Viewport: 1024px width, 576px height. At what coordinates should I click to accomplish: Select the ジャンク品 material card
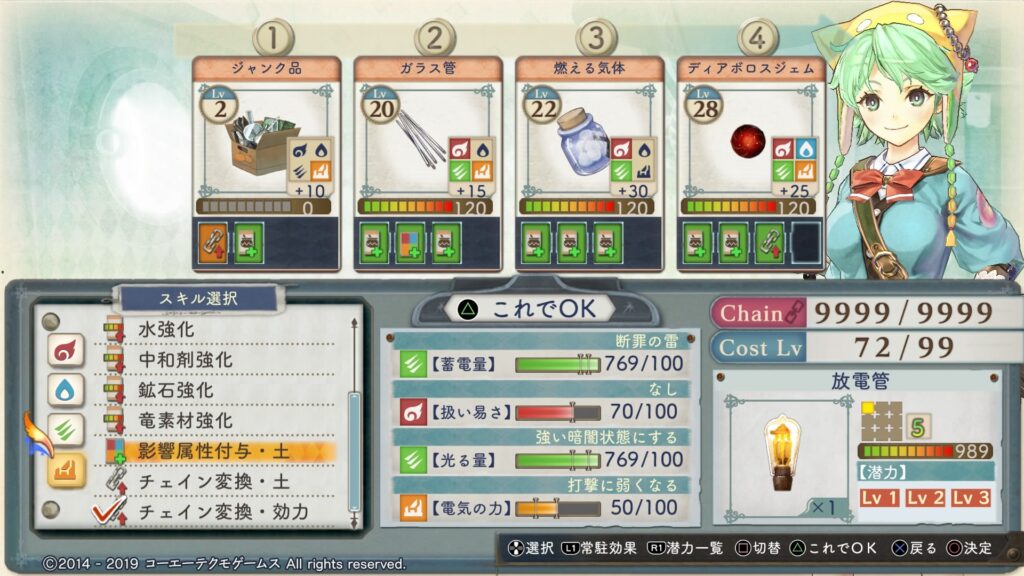point(266,160)
